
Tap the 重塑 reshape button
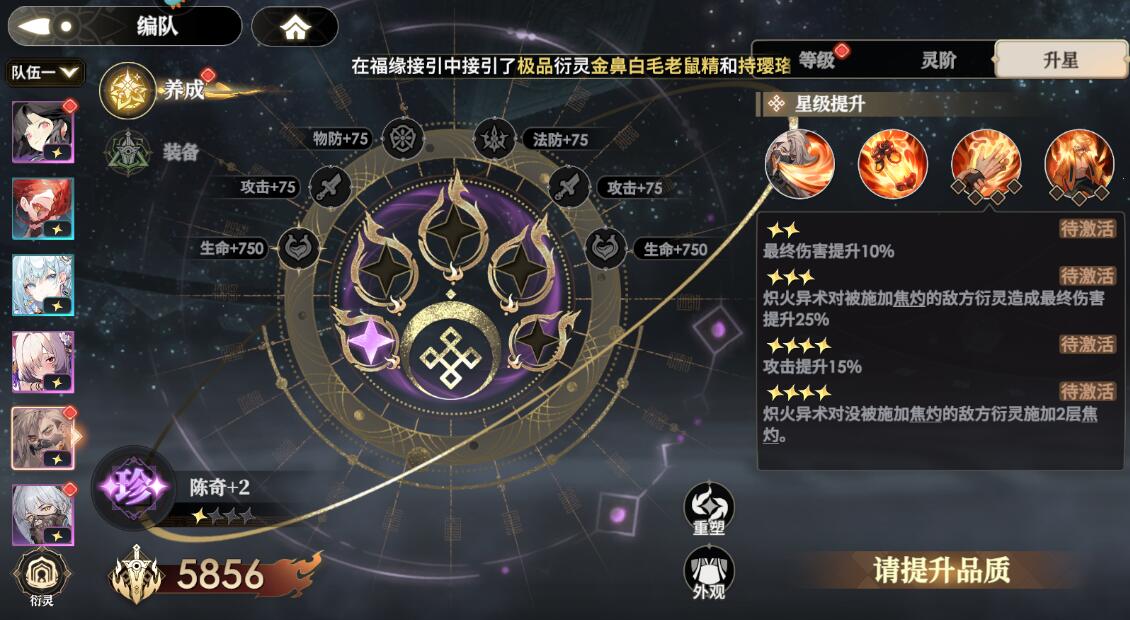[709, 509]
